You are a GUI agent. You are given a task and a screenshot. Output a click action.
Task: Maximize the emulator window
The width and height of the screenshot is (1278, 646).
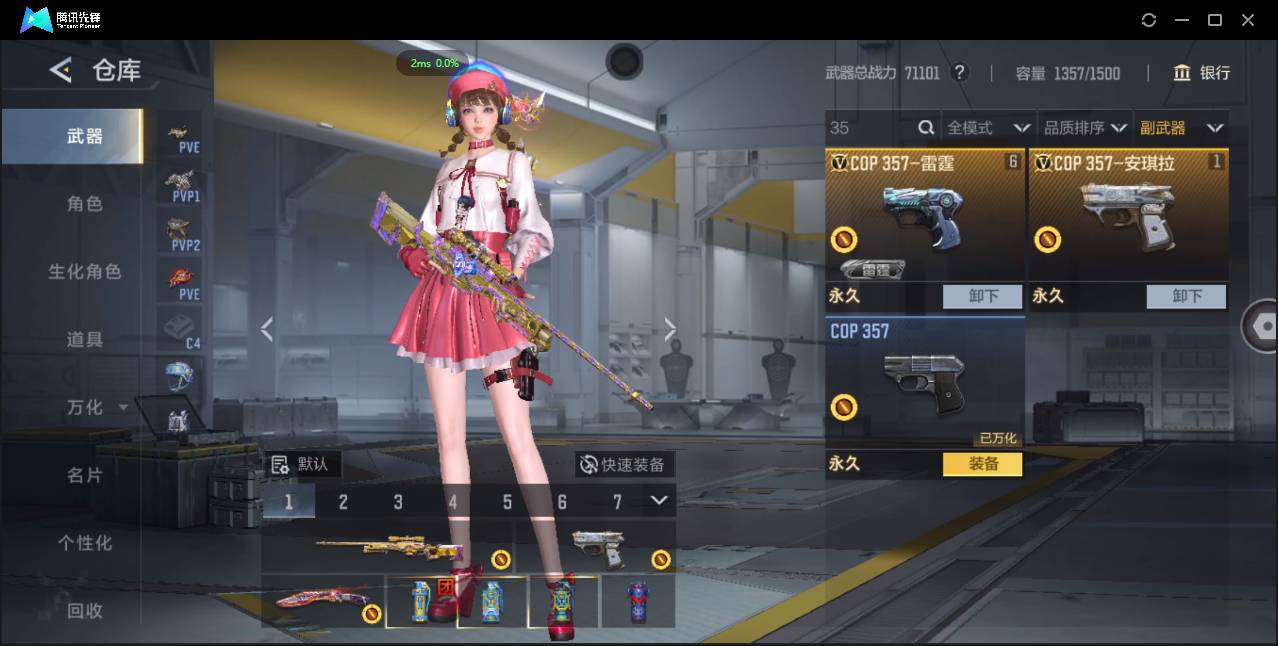(x=1215, y=20)
